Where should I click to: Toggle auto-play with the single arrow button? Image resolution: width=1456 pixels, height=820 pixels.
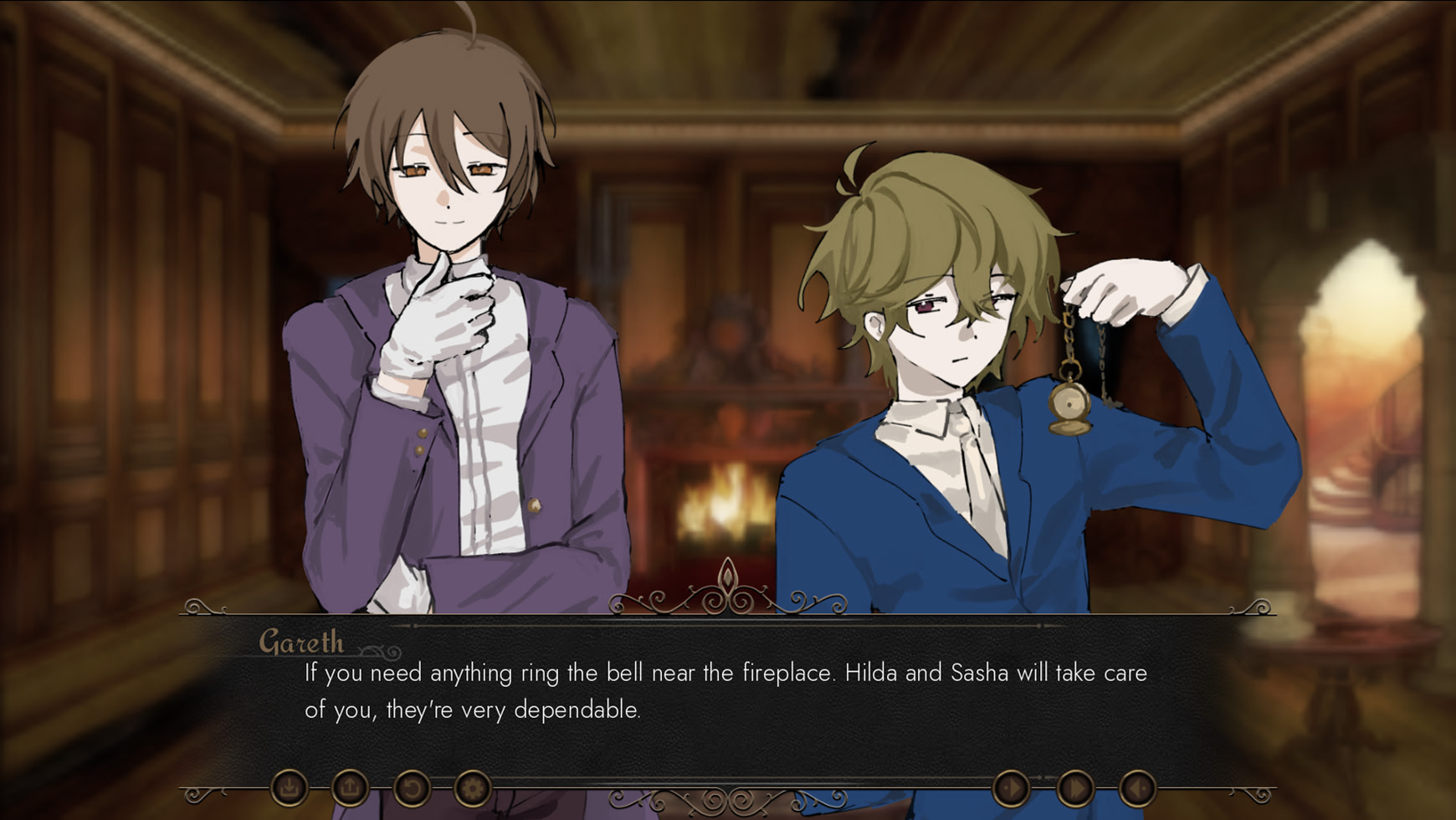(x=1011, y=787)
